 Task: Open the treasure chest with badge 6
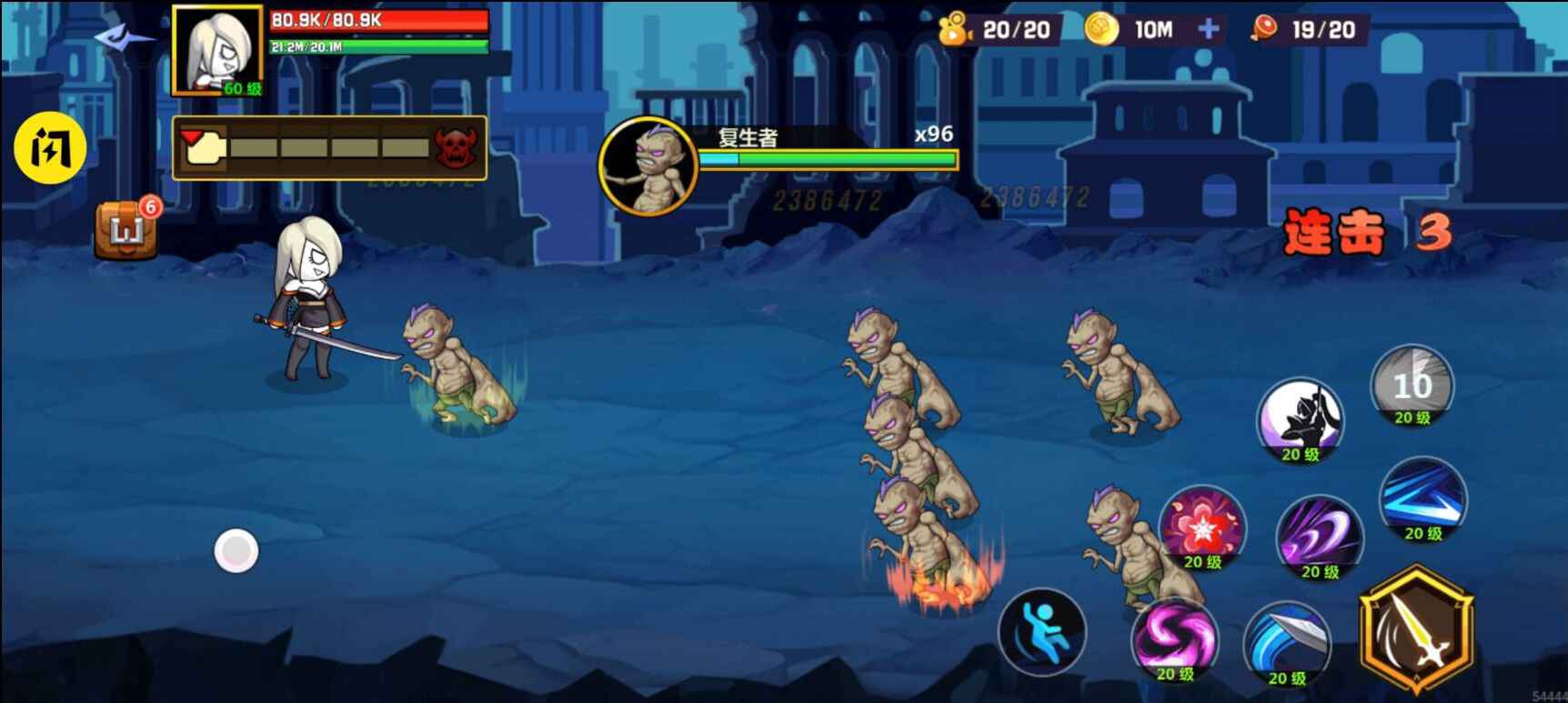(x=126, y=228)
